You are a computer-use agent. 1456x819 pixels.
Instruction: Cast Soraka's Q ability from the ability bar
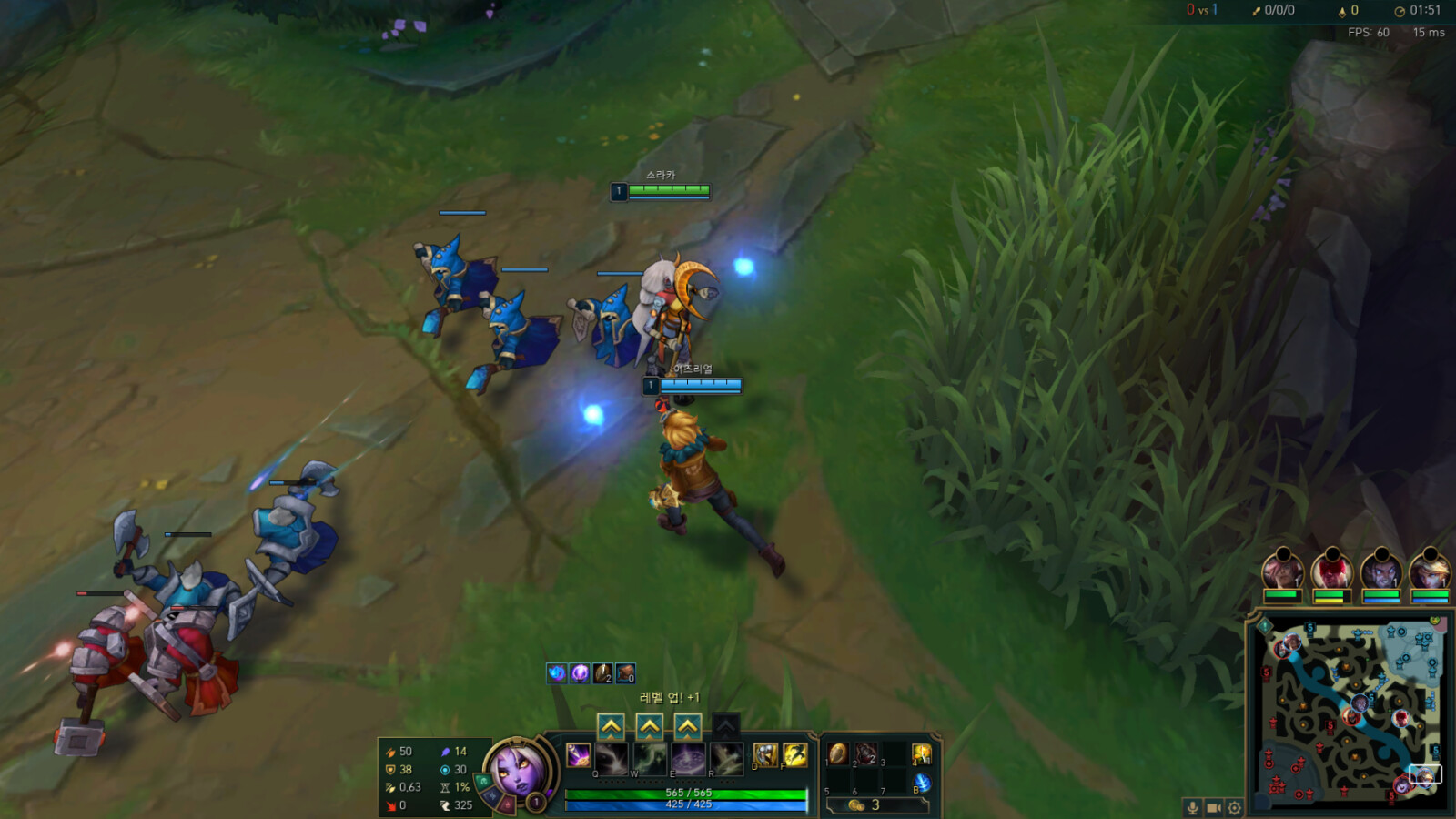612,756
